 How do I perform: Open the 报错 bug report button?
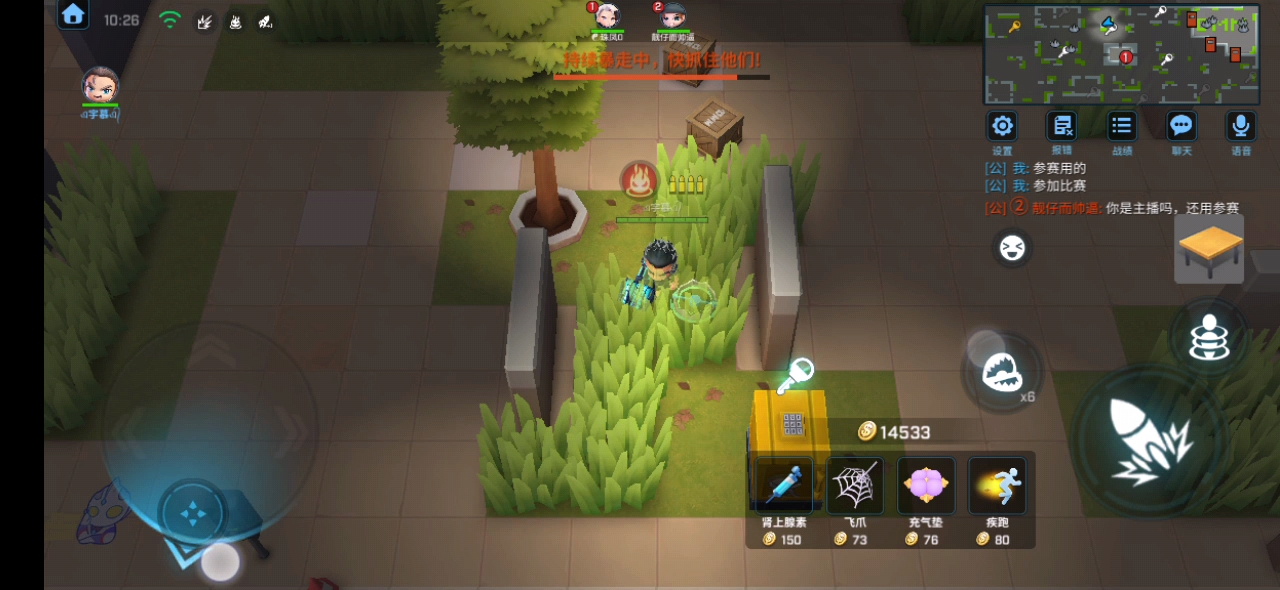(1061, 127)
